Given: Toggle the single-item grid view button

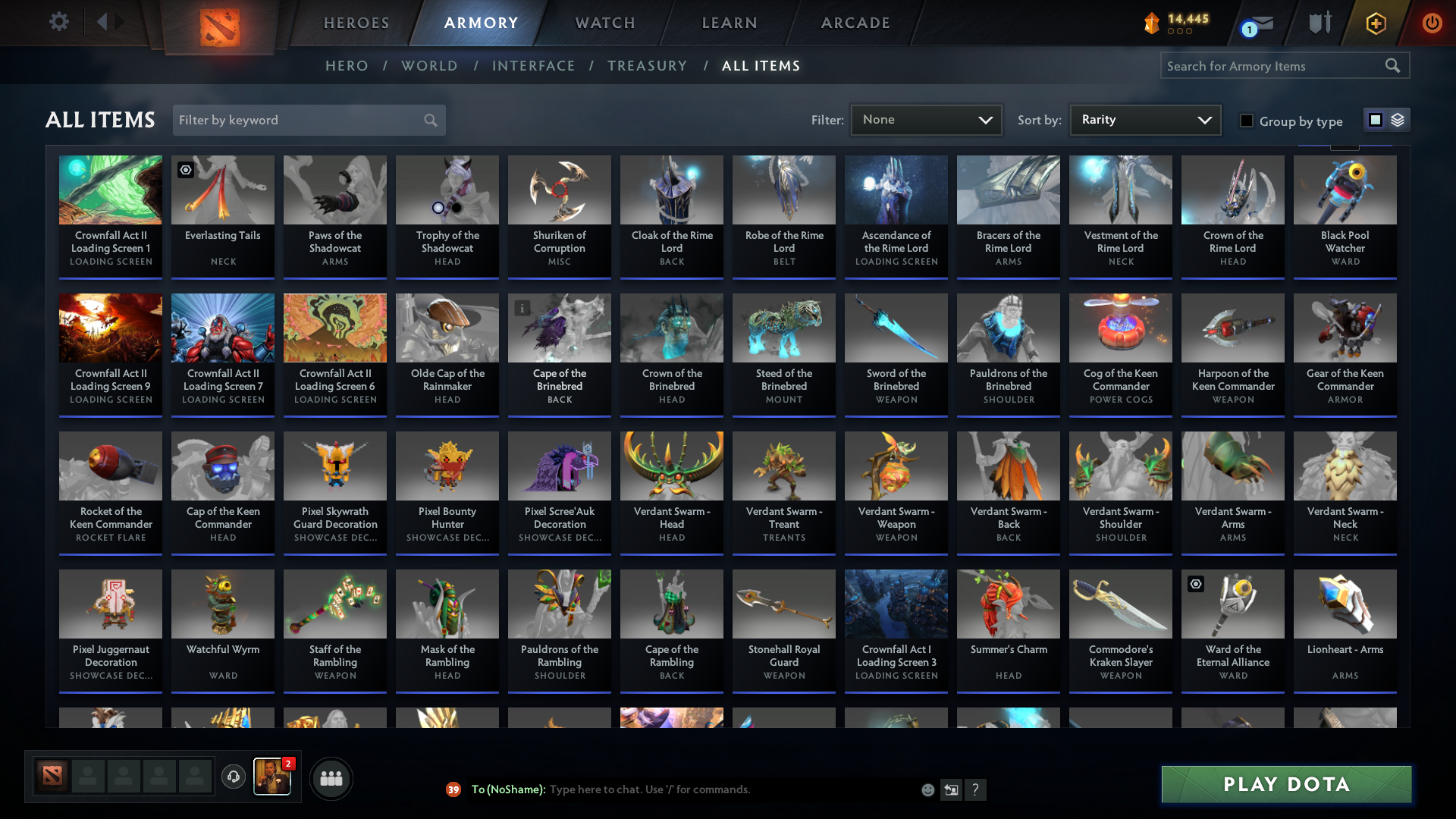Looking at the screenshot, I should coord(1374,120).
